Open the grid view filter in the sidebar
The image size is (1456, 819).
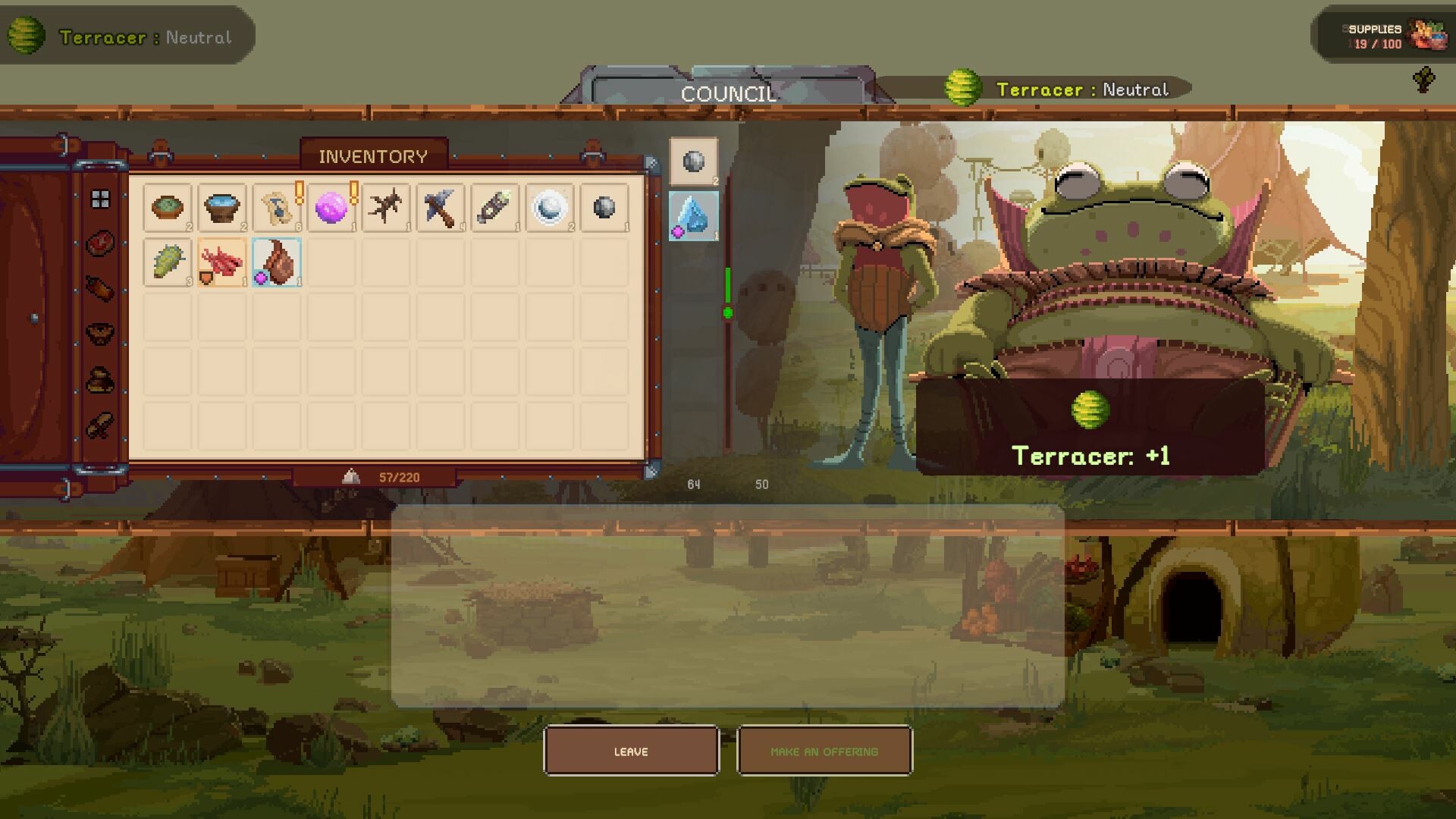99,199
